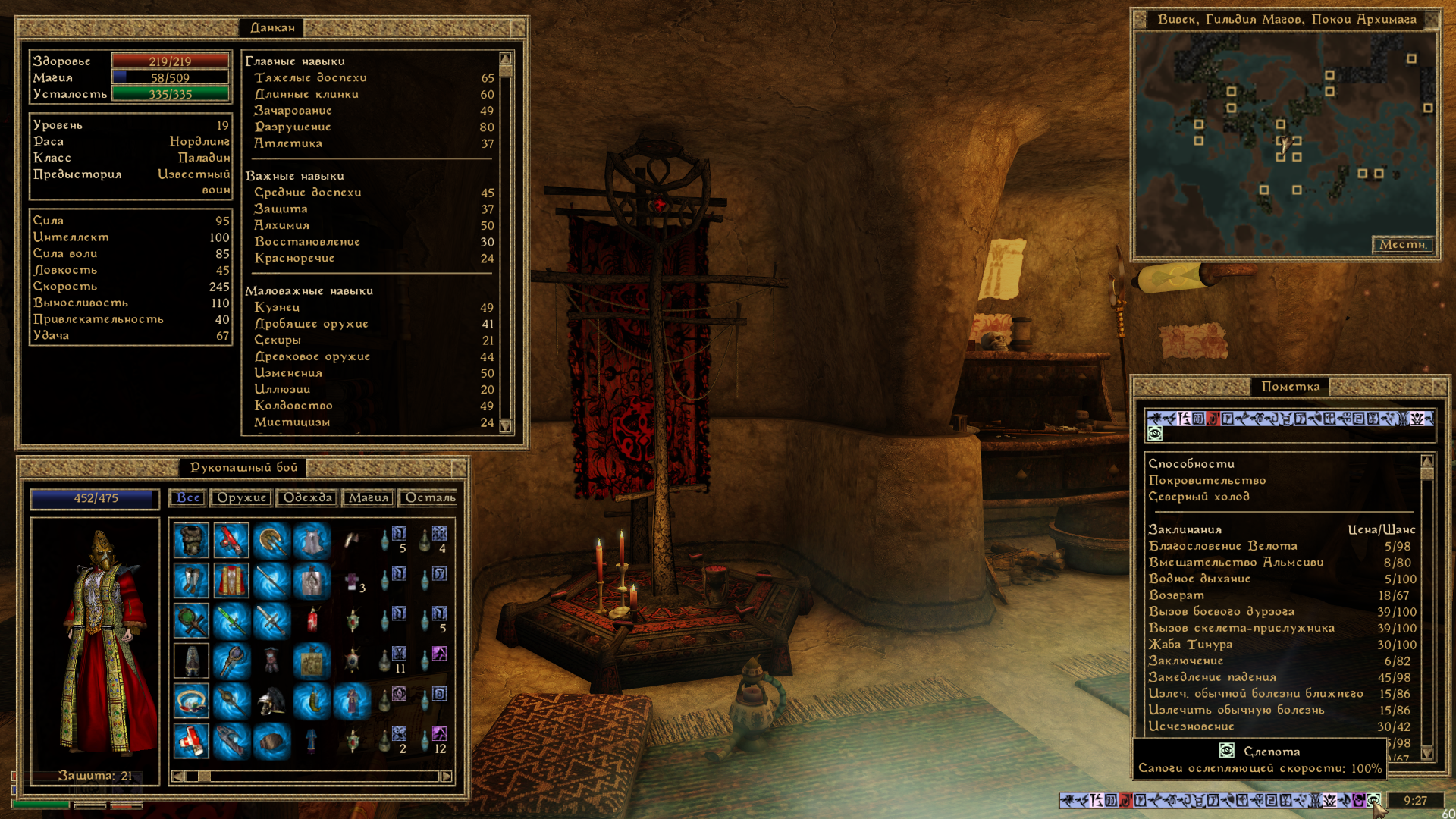Click the inventory scroll right arrow
The image size is (1456, 819).
(x=446, y=777)
